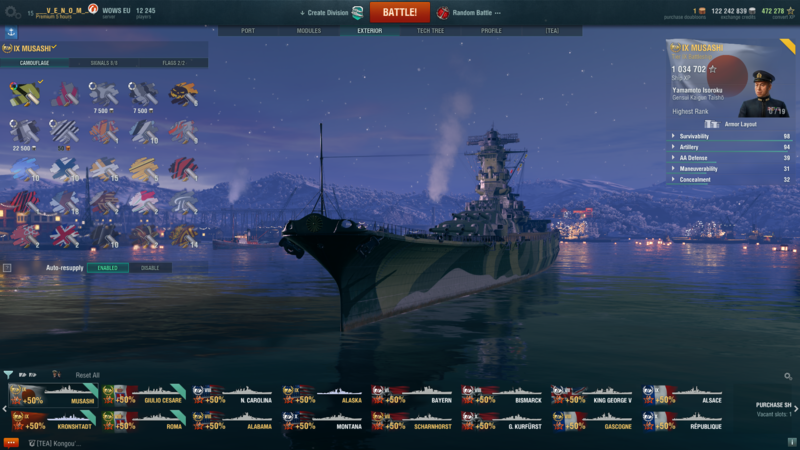The height and width of the screenshot is (450, 800).
Task: View the ship's Armor Layout
Action: 740,124
